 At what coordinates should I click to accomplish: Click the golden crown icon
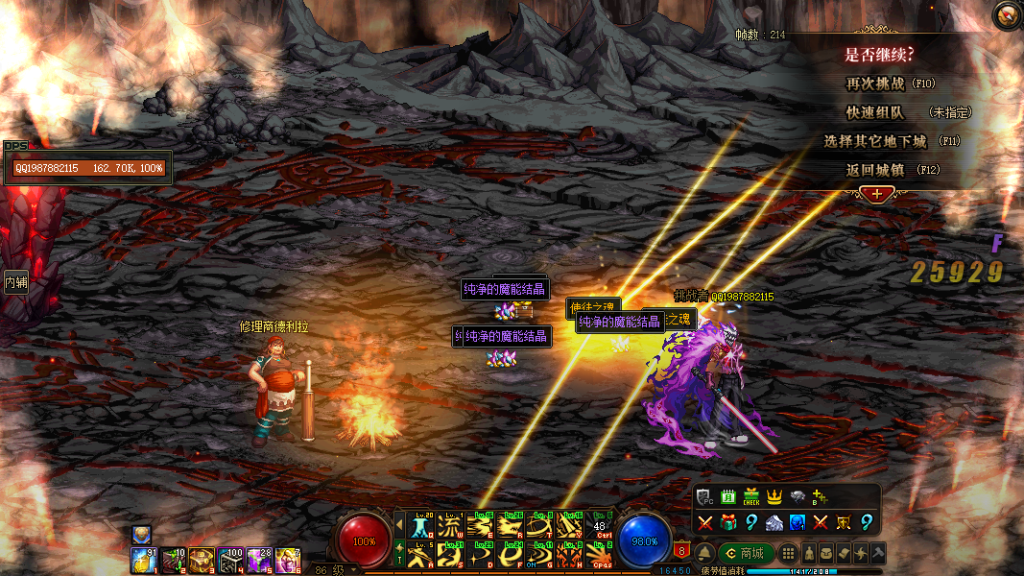774,496
